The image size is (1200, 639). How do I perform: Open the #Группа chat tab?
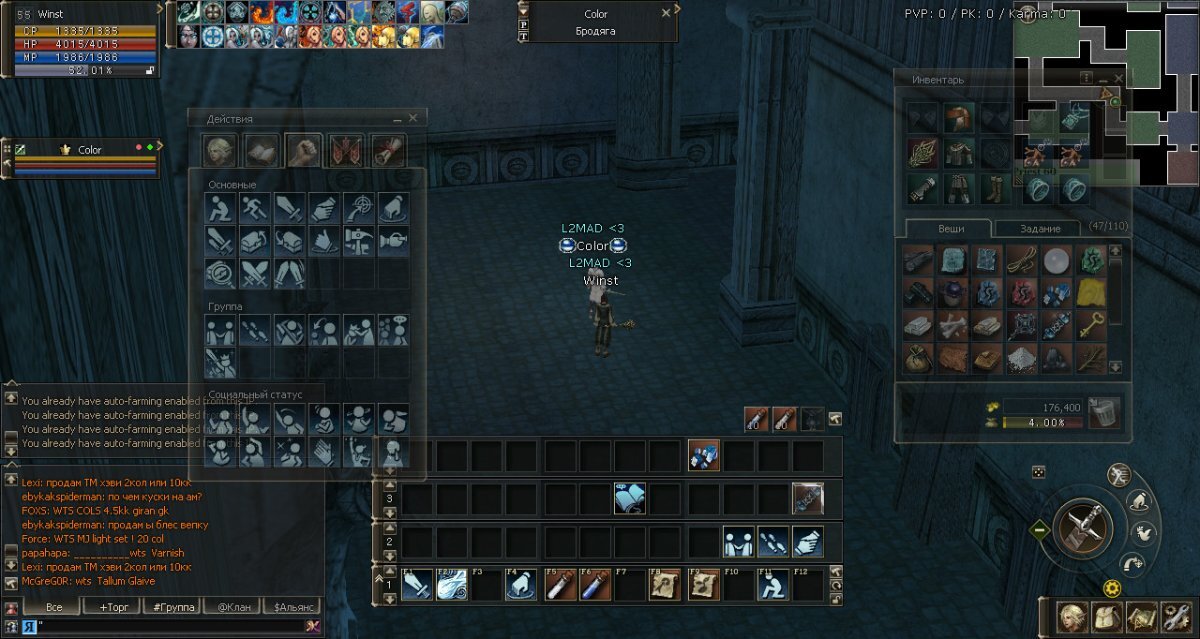coord(170,607)
